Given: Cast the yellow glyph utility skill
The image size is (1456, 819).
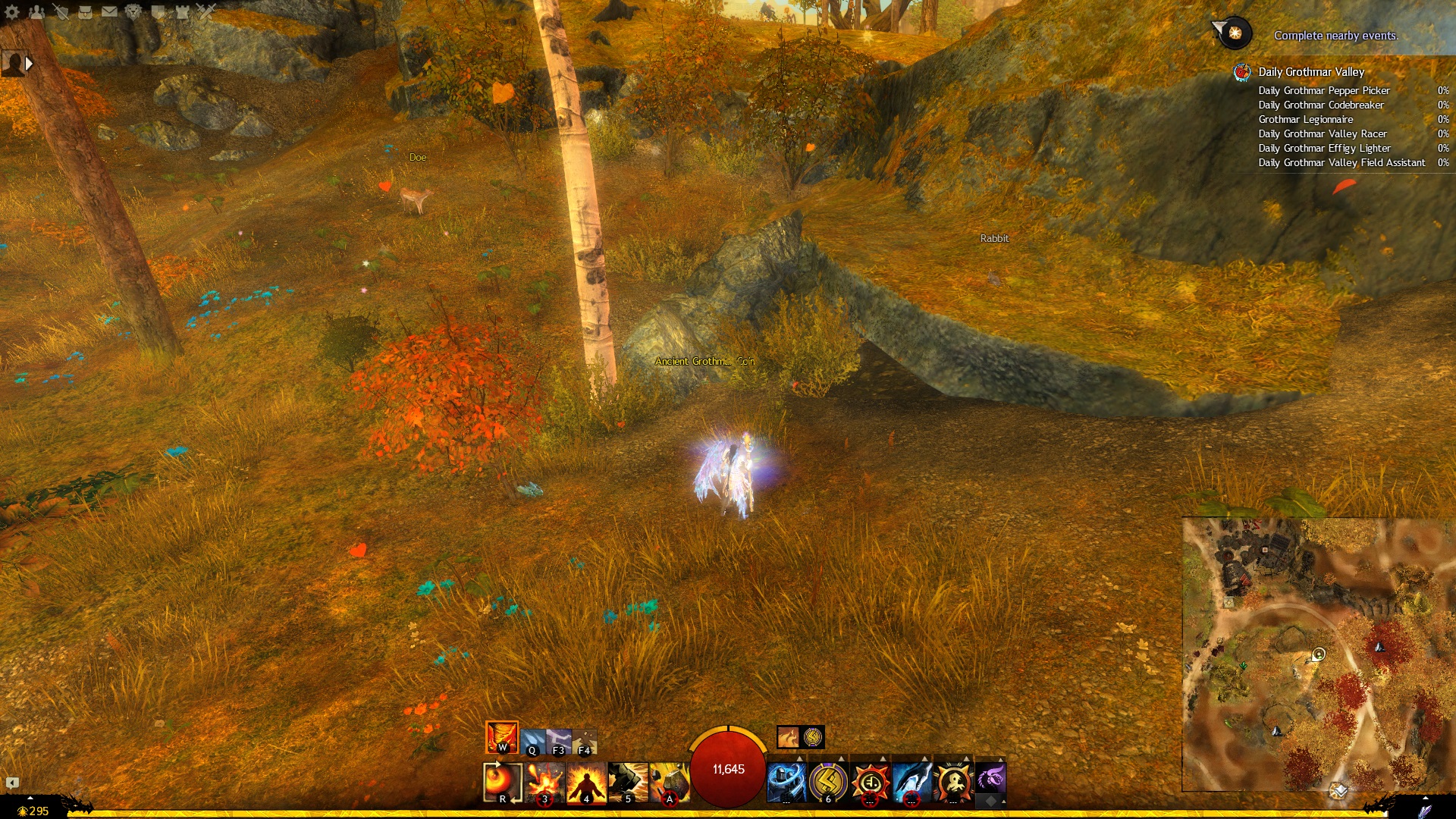Looking at the screenshot, I should click(828, 781).
